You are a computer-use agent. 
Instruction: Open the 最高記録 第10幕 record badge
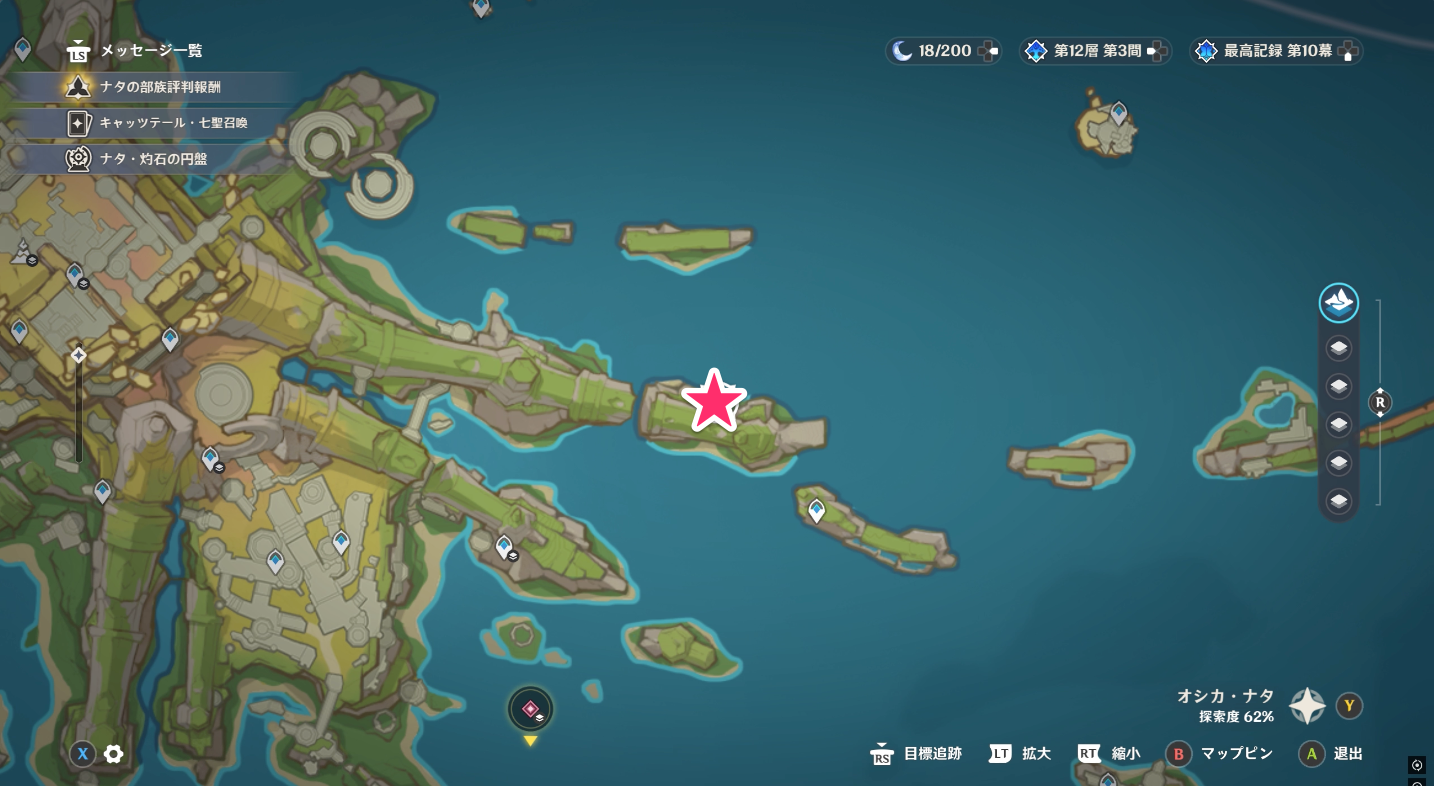click(x=1275, y=51)
